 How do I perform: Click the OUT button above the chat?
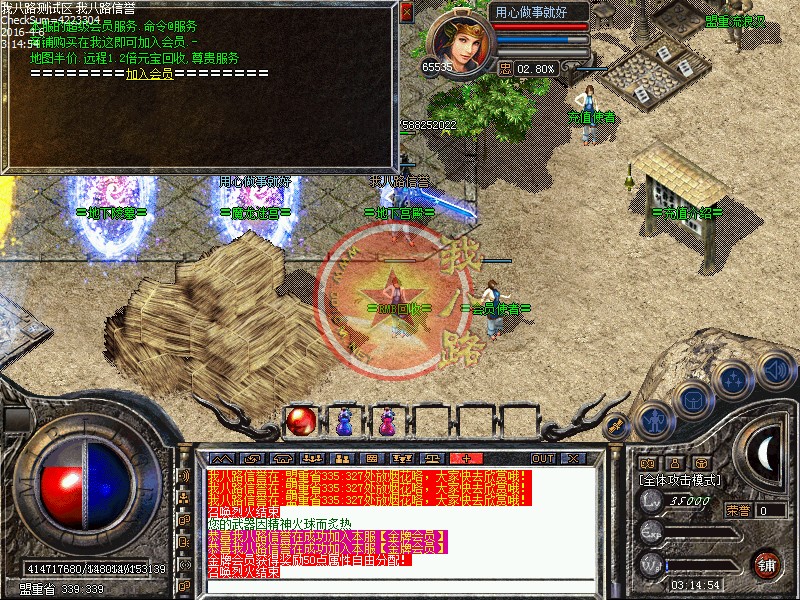pyautogui.click(x=543, y=458)
